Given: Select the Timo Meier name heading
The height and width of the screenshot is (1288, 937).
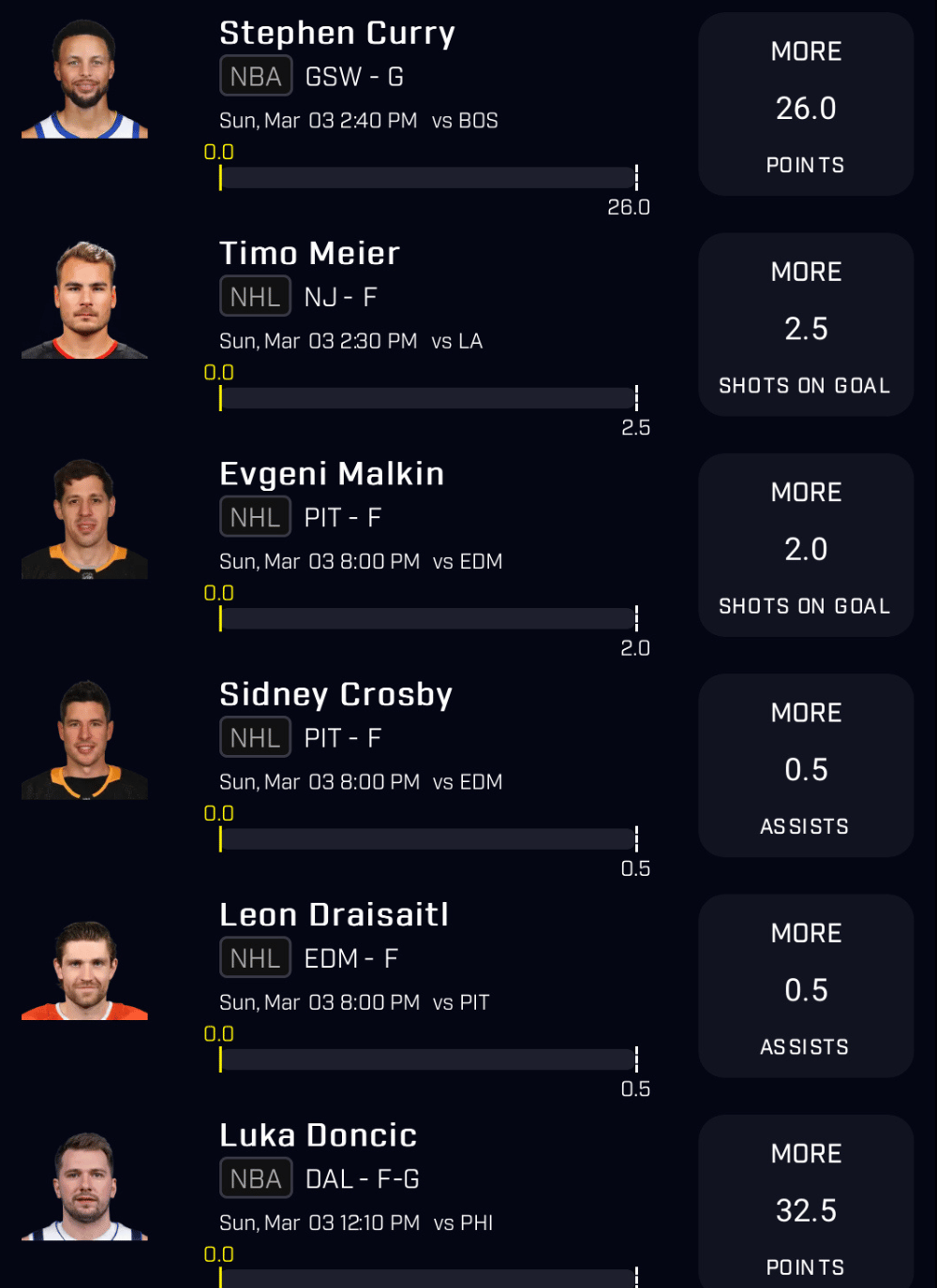Looking at the screenshot, I should [x=309, y=254].
